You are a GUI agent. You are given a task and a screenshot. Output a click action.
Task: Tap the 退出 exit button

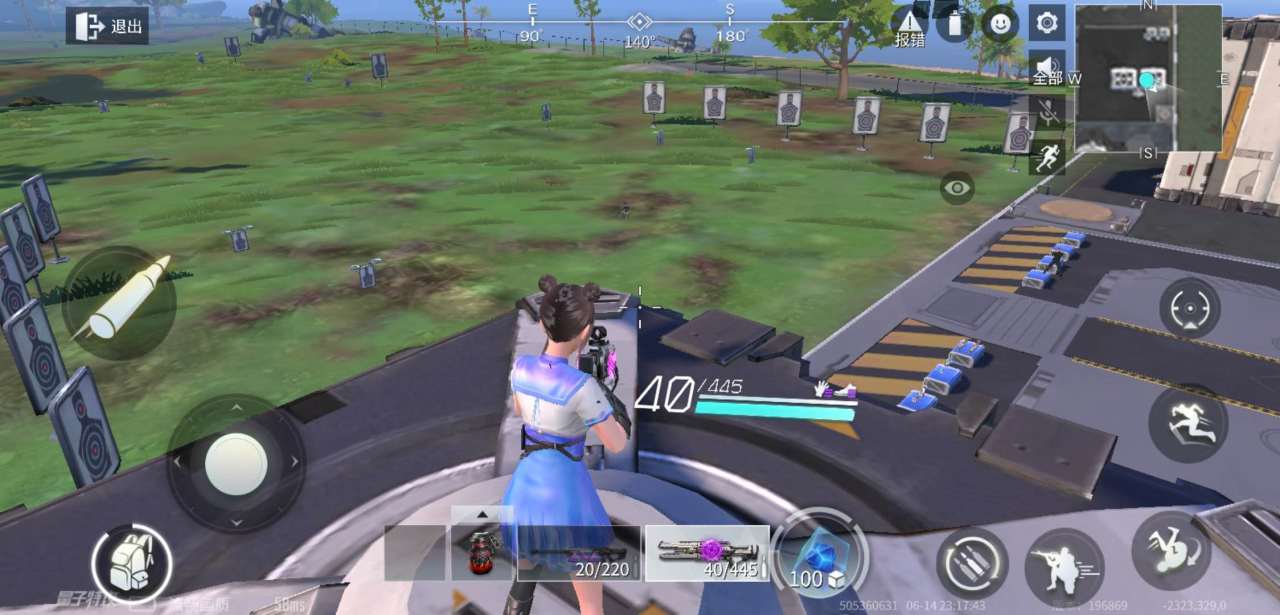click(x=108, y=26)
